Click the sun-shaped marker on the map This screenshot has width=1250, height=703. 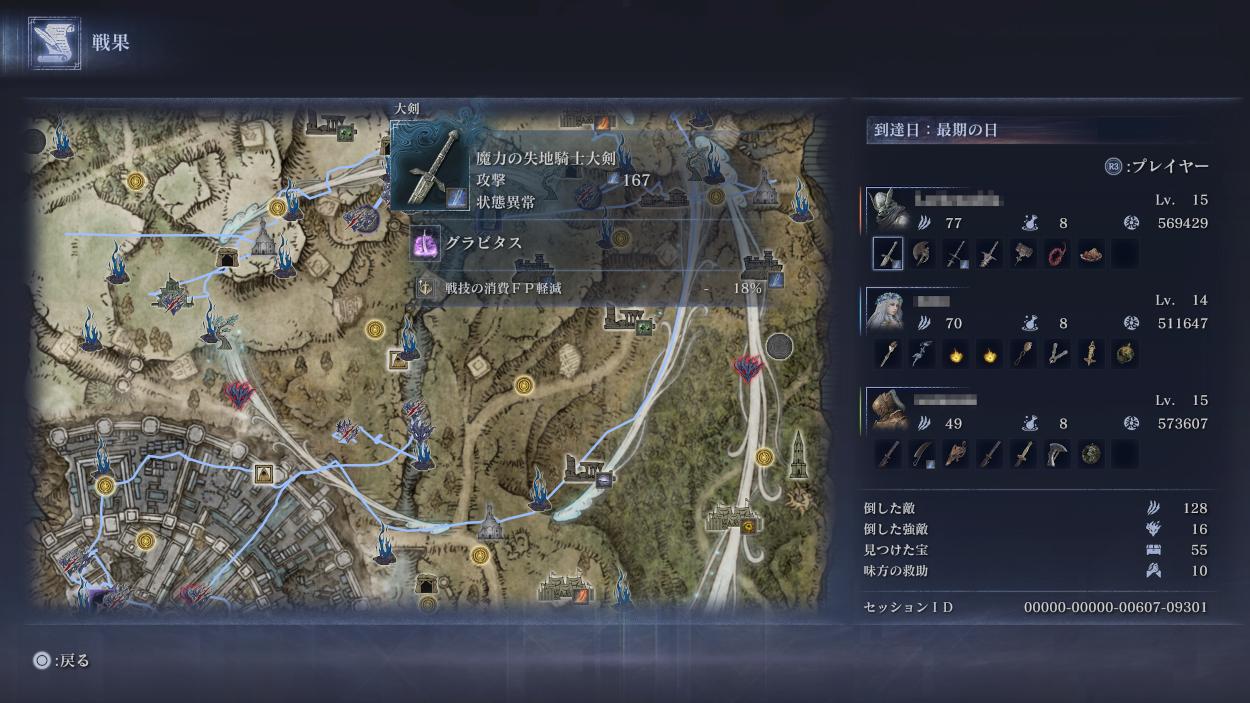pyautogui.click(x=797, y=496)
